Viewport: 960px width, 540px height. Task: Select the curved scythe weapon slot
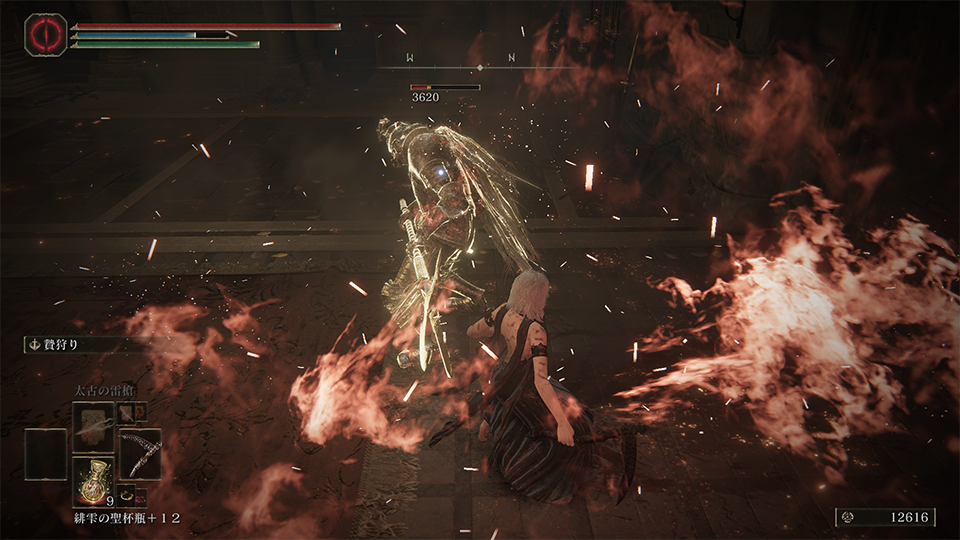click(140, 453)
